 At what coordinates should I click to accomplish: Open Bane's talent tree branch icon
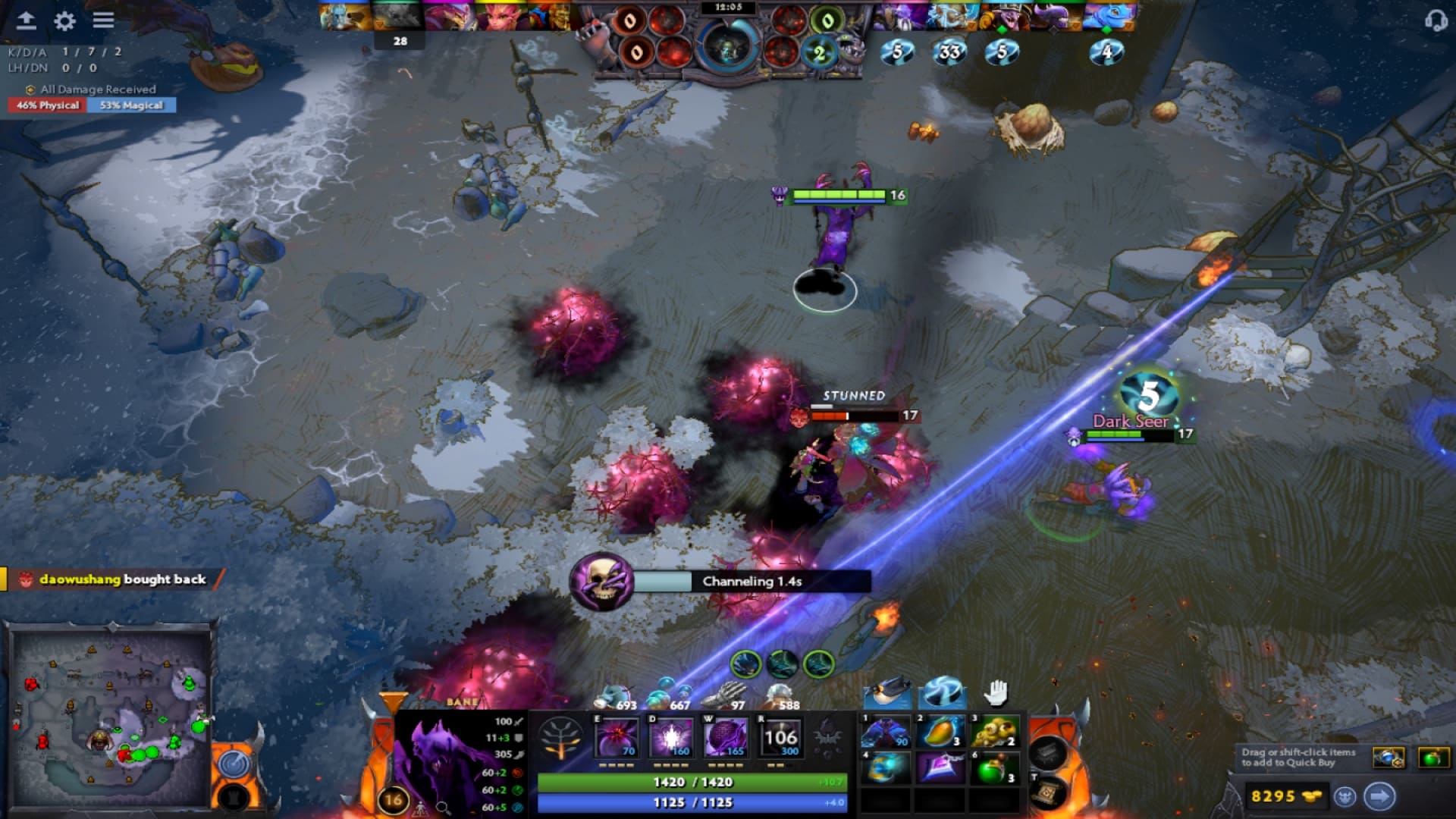click(561, 736)
